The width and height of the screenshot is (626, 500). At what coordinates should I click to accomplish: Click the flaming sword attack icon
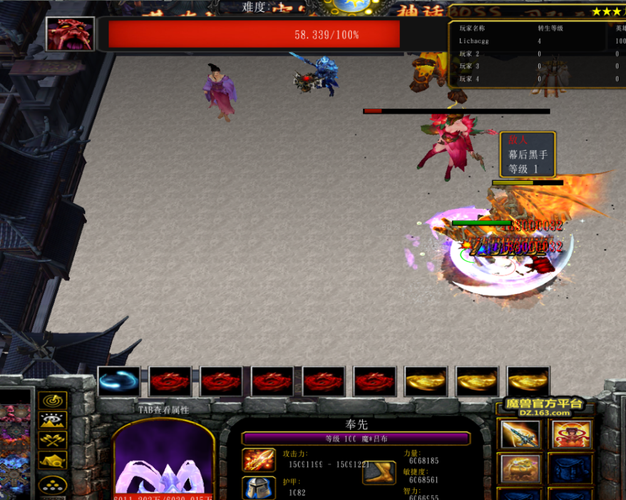(258, 460)
